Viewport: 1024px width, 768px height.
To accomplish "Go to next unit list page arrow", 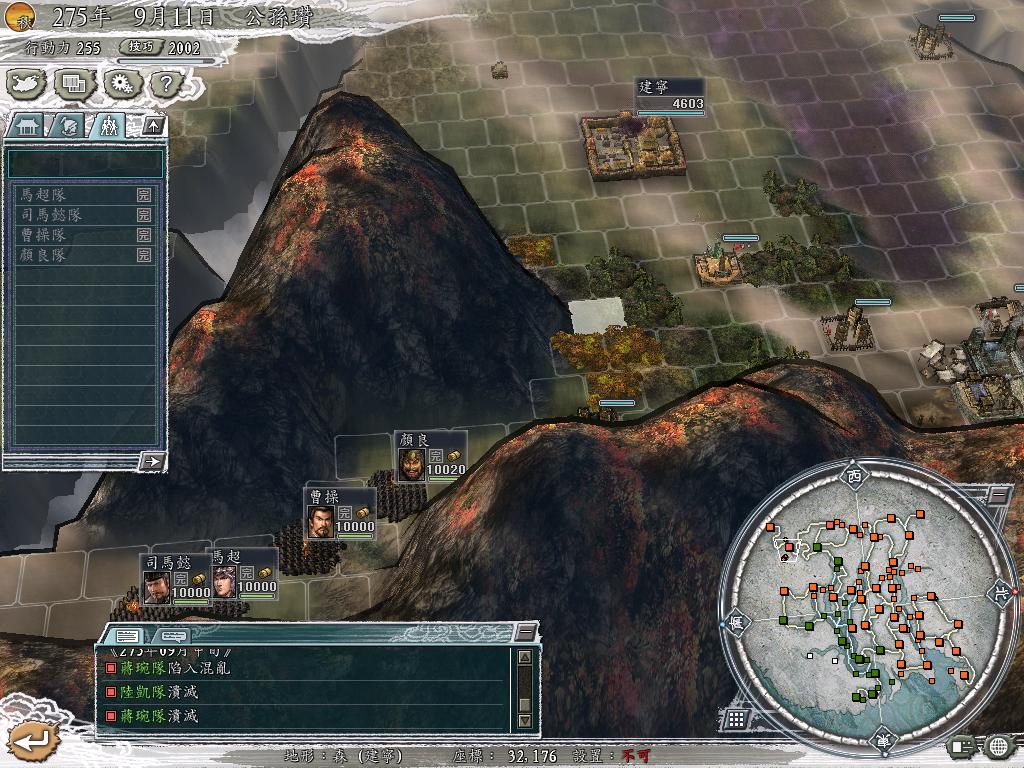I will pyautogui.click(x=153, y=461).
